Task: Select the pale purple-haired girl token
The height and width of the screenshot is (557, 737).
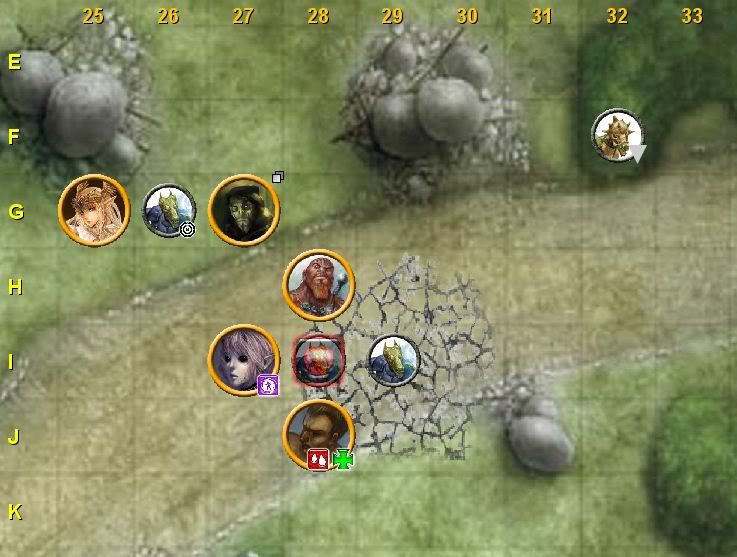Action: (243, 360)
